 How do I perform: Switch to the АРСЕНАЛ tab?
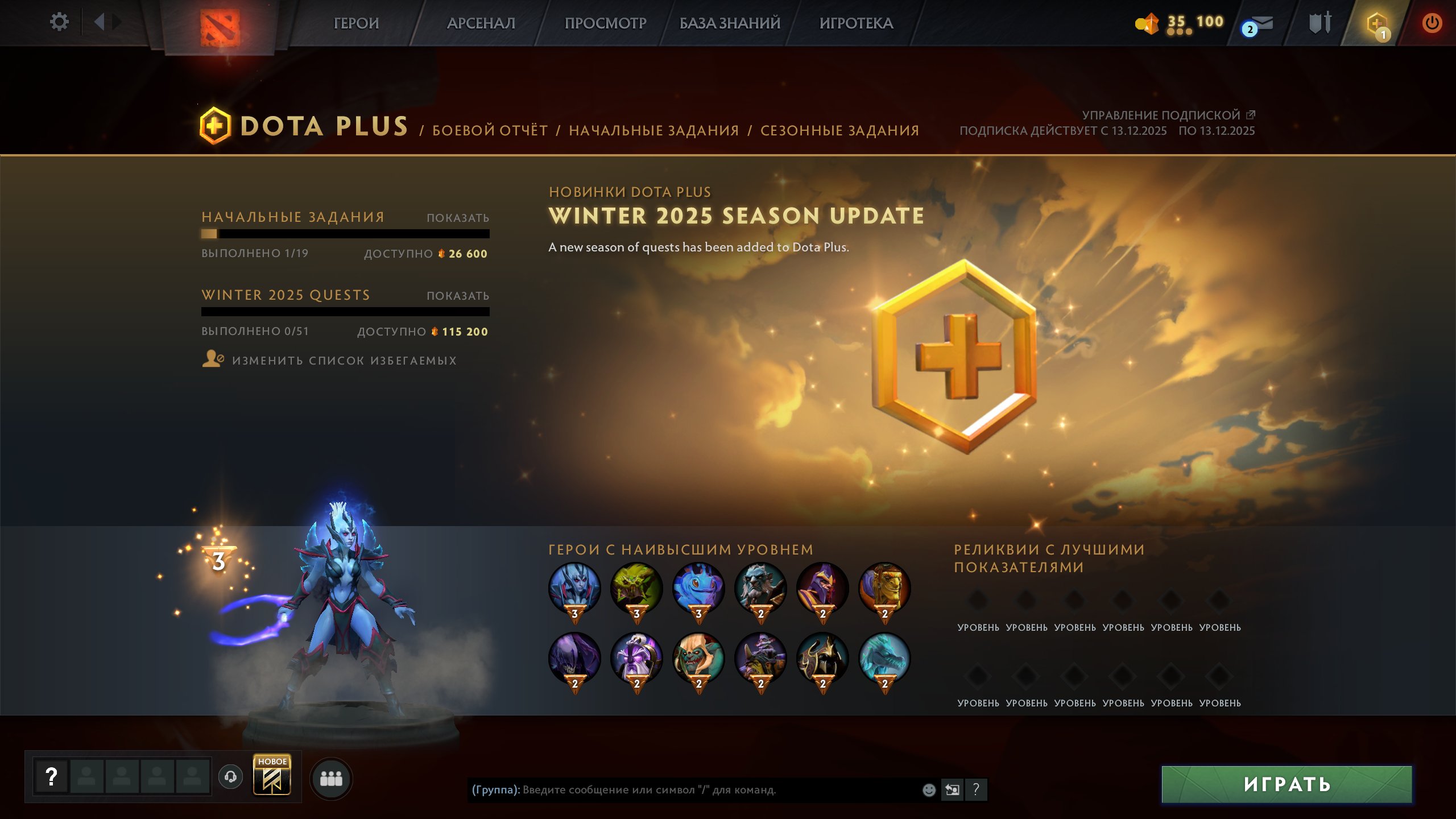coord(481,24)
